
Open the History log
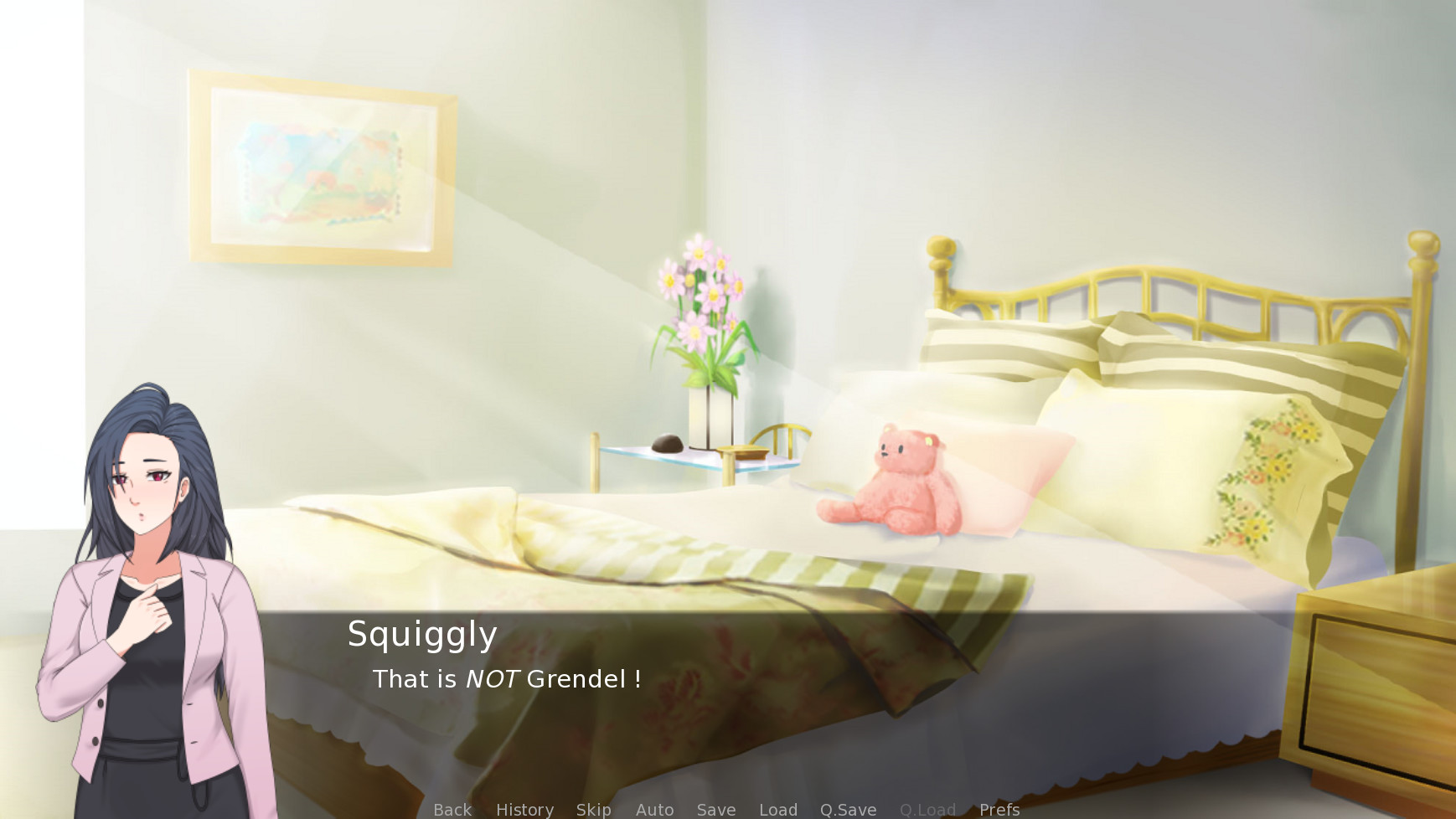pyautogui.click(x=524, y=809)
